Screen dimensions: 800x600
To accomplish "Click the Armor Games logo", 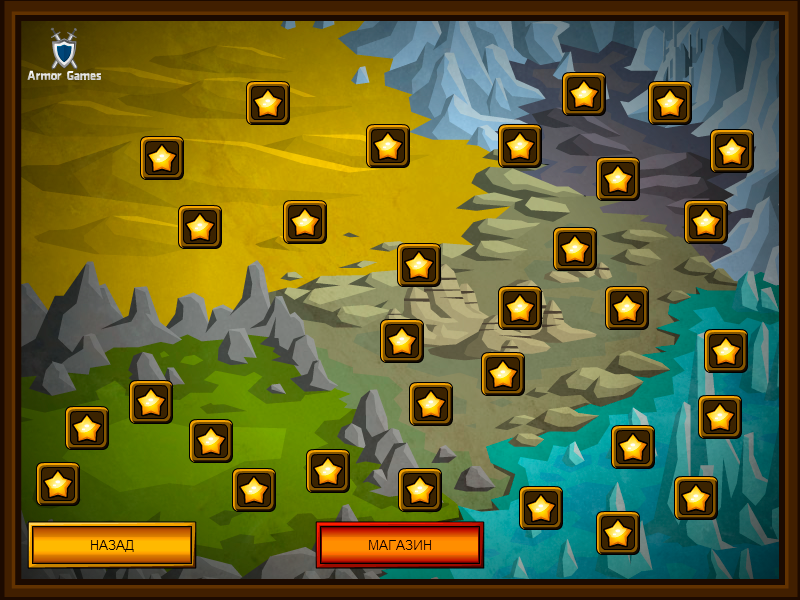I will tap(64, 56).
